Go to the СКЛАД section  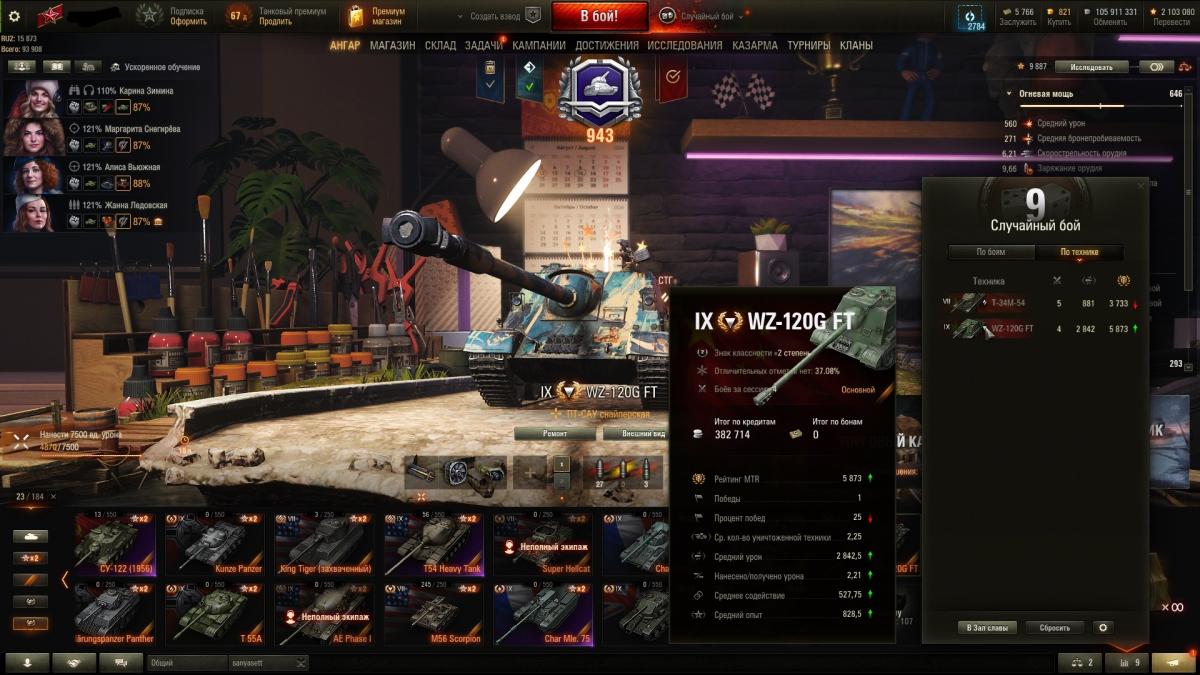(x=440, y=45)
